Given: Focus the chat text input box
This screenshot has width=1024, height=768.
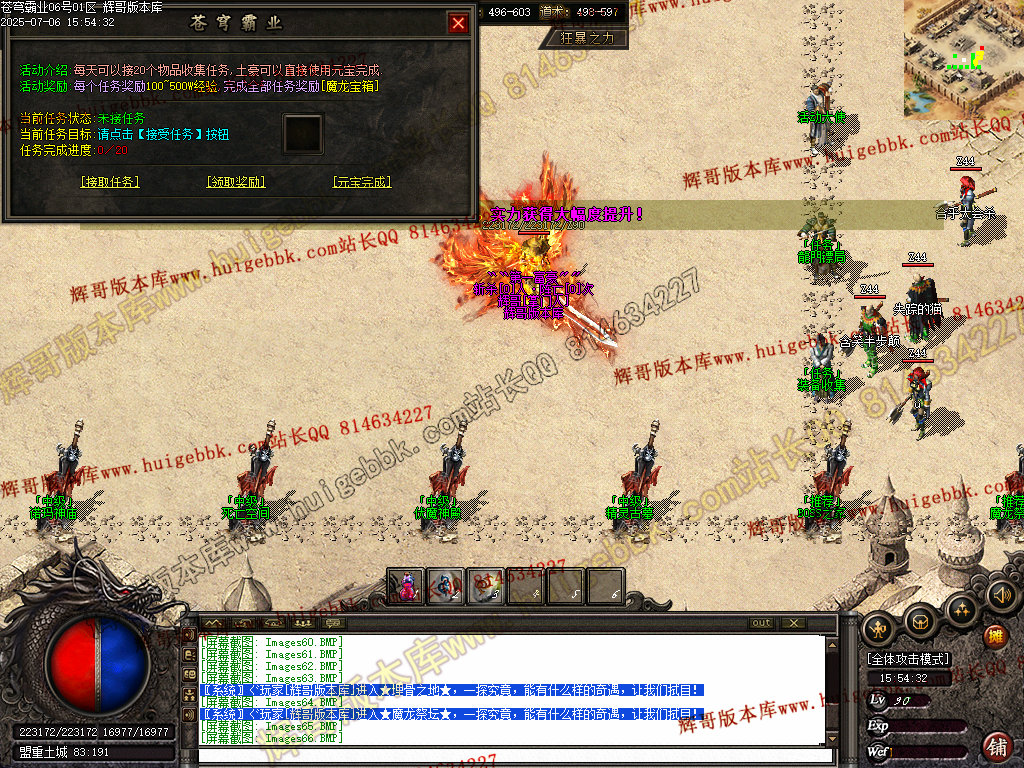Looking at the screenshot, I should [510, 756].
